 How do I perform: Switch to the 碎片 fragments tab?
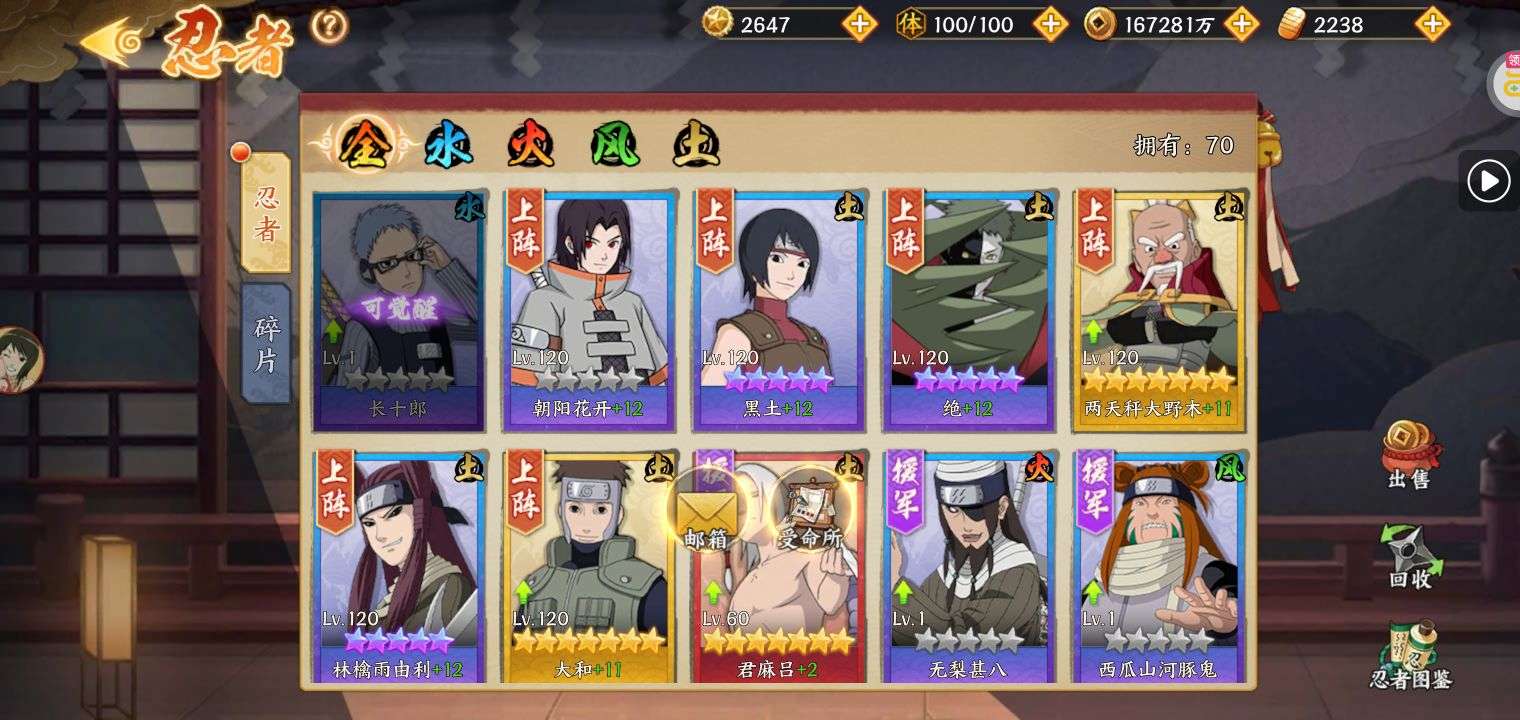coord(265,343)
